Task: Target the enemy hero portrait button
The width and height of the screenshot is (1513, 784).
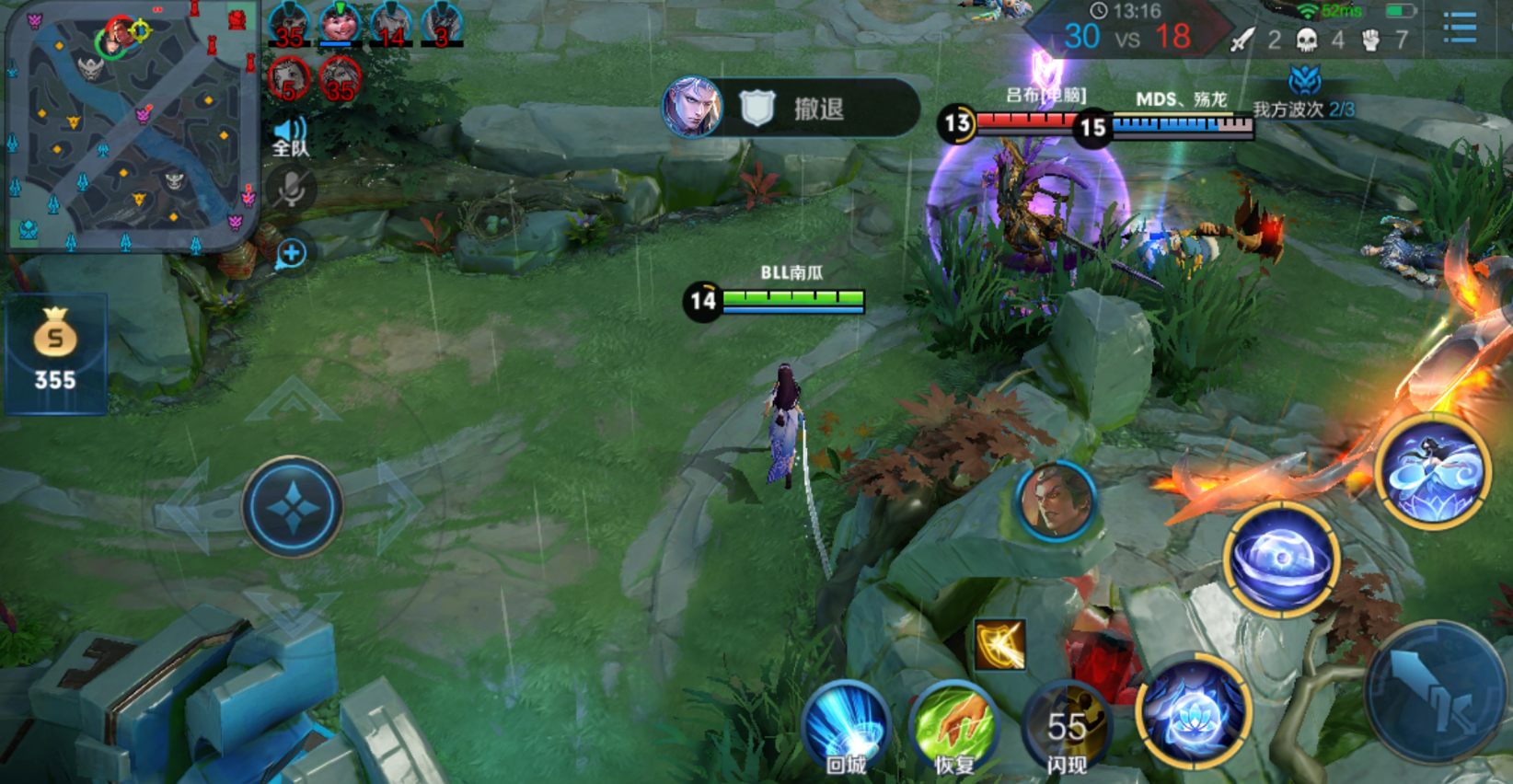Action: point(1056,502)
